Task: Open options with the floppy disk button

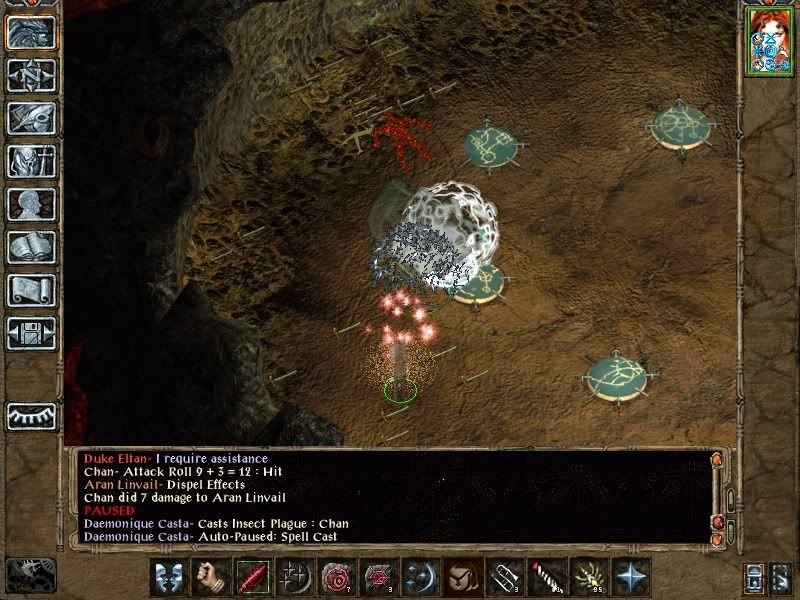Action: pos(31,334)
